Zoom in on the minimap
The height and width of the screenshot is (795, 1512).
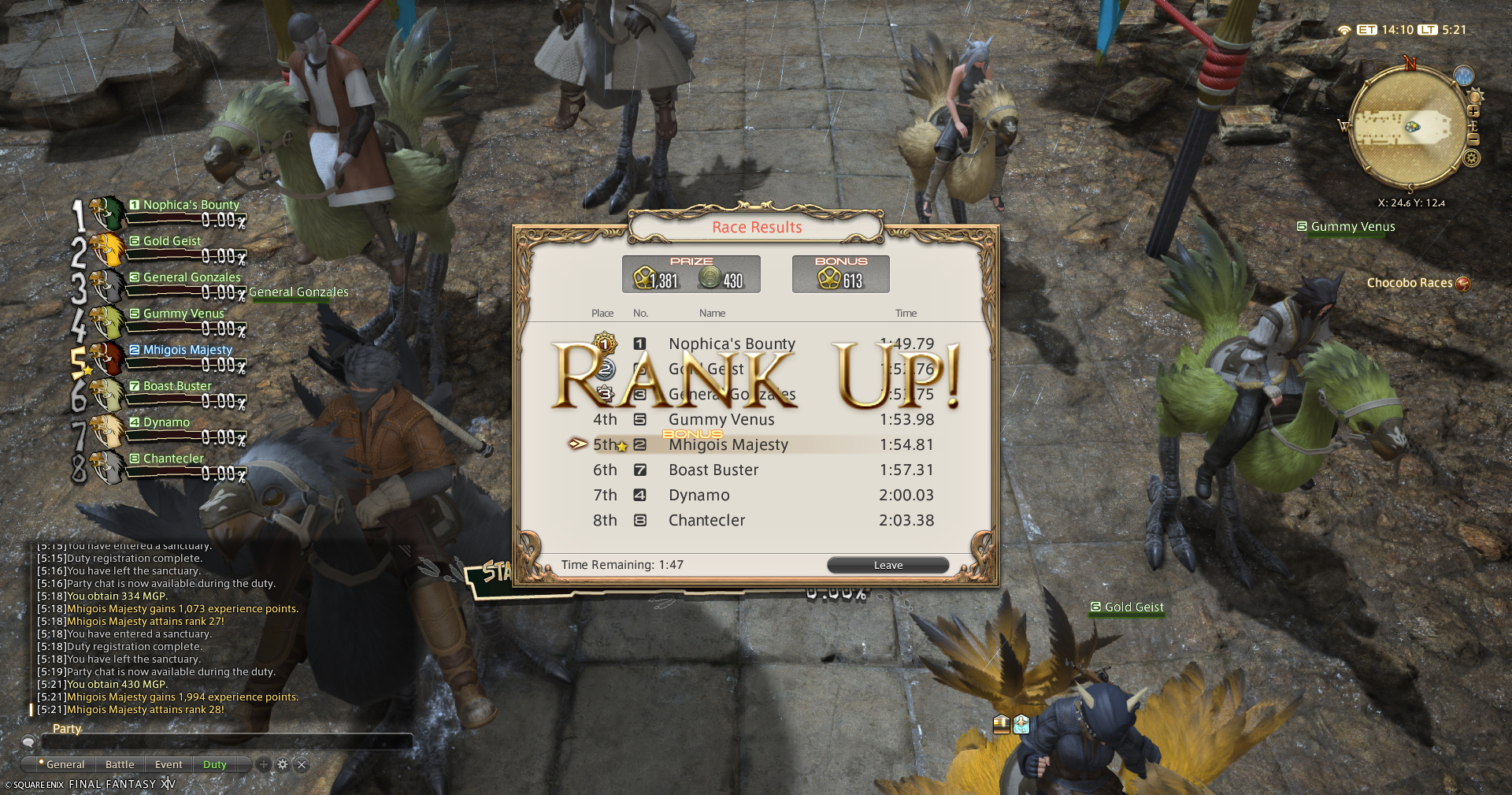pos(1473,112)
